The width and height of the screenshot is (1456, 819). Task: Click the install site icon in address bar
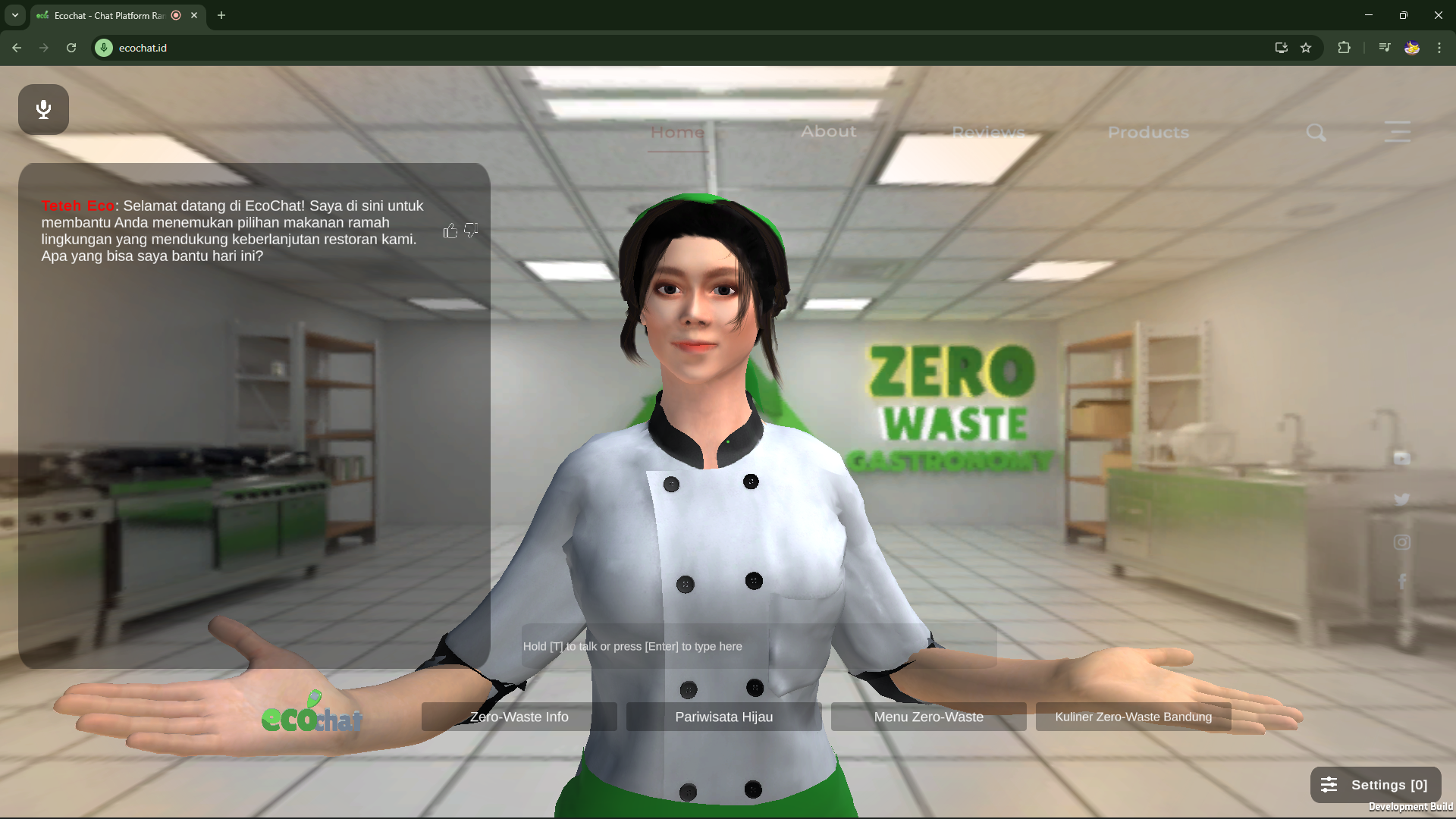pyautogui.click(x=1280, y=48)
